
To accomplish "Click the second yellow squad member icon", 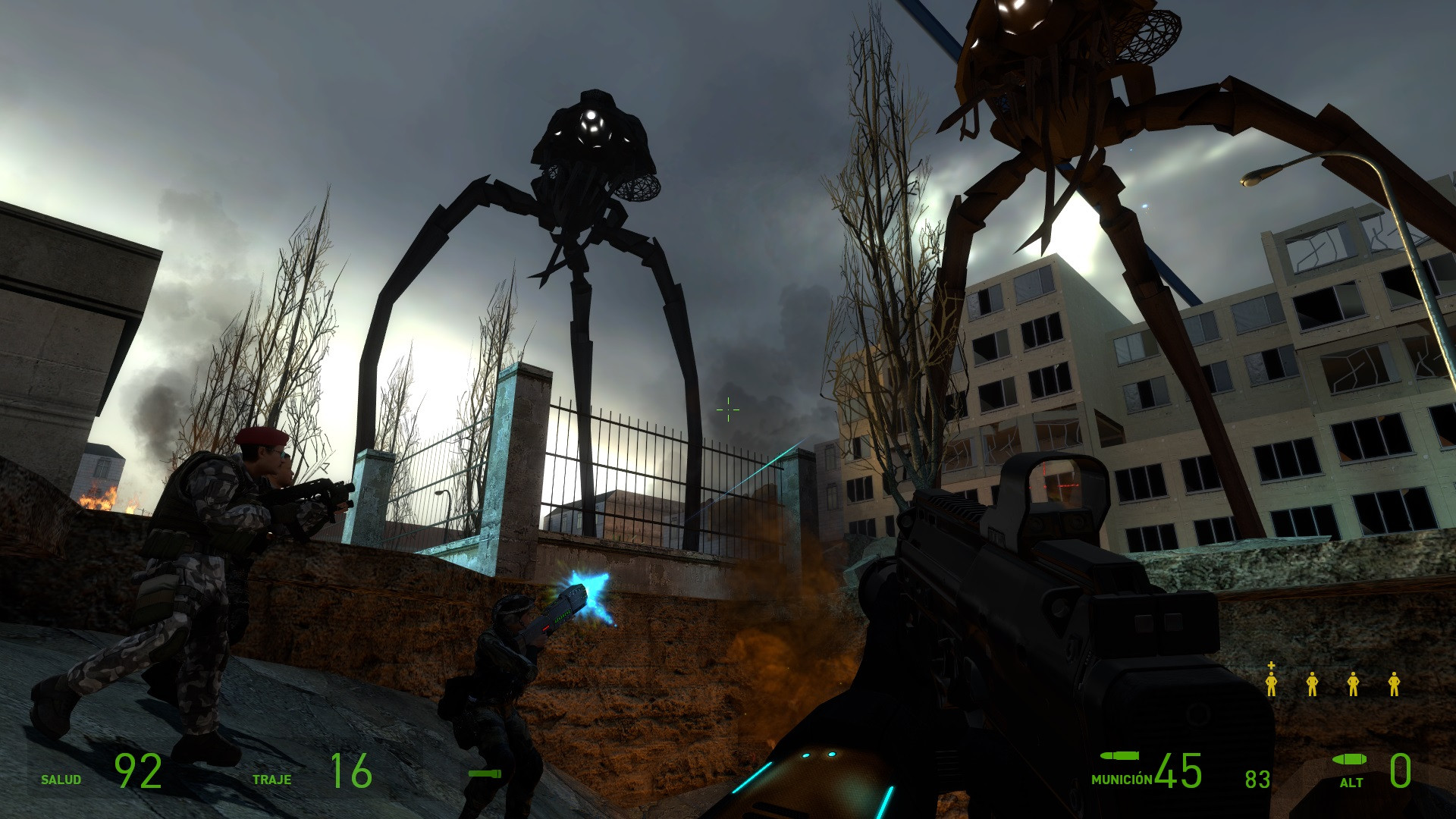I will coord(1313,685).
